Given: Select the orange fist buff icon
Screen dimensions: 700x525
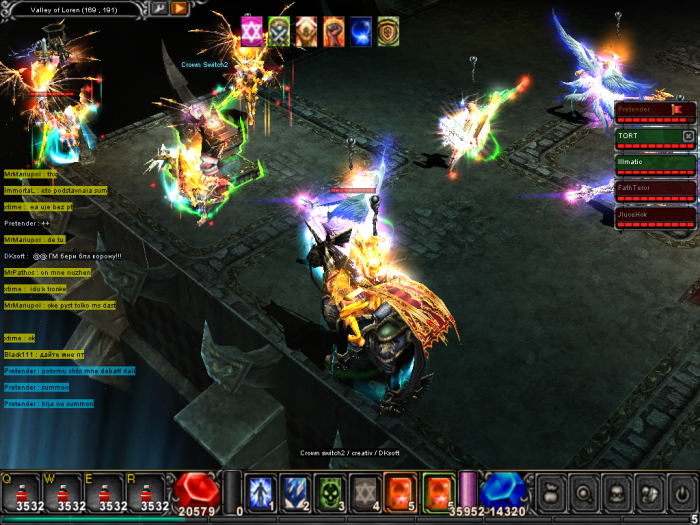Looking at the screenshot, I should [x=306, y=31].
